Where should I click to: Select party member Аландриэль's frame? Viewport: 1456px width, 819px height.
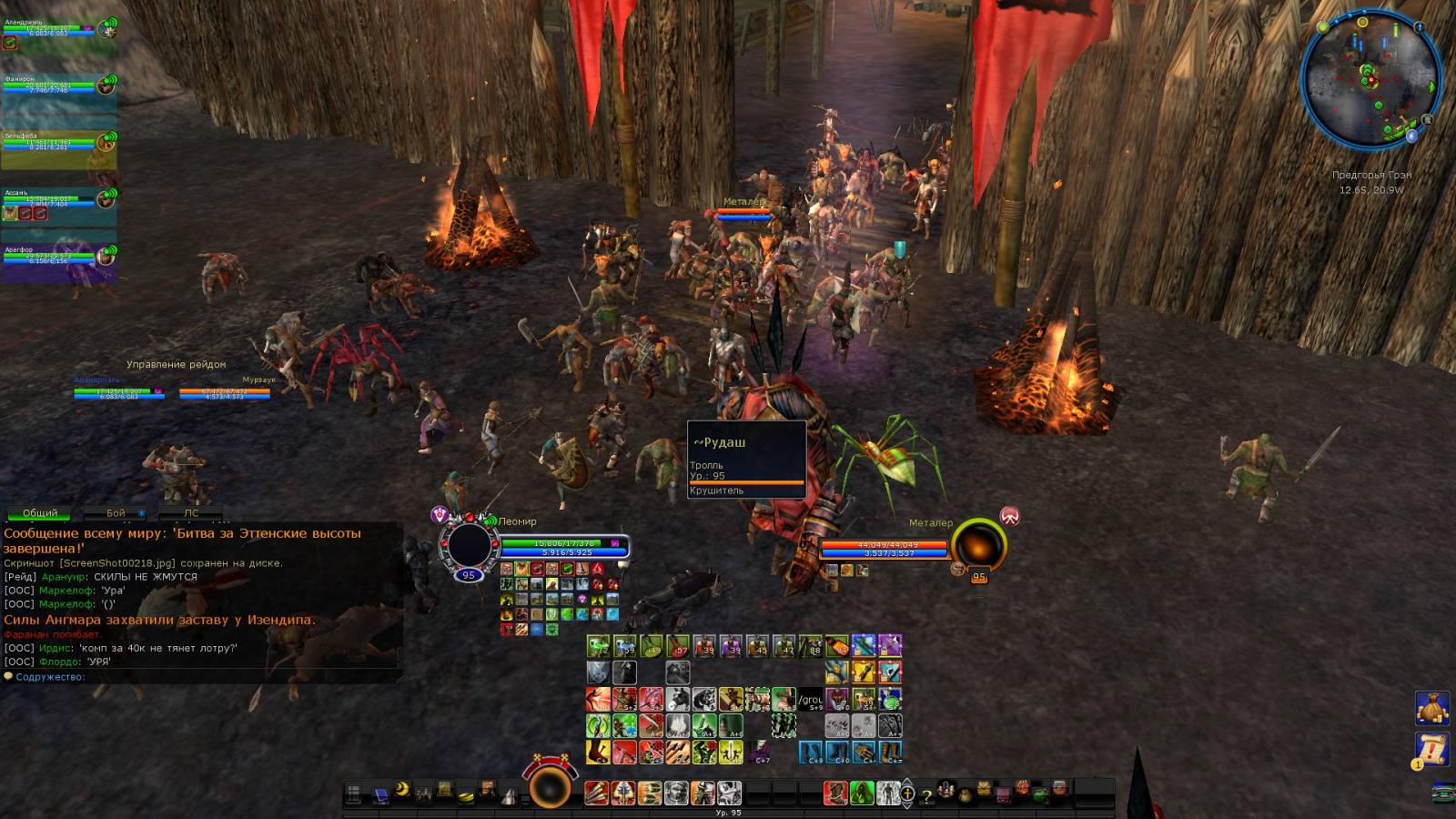coord(58,35)
